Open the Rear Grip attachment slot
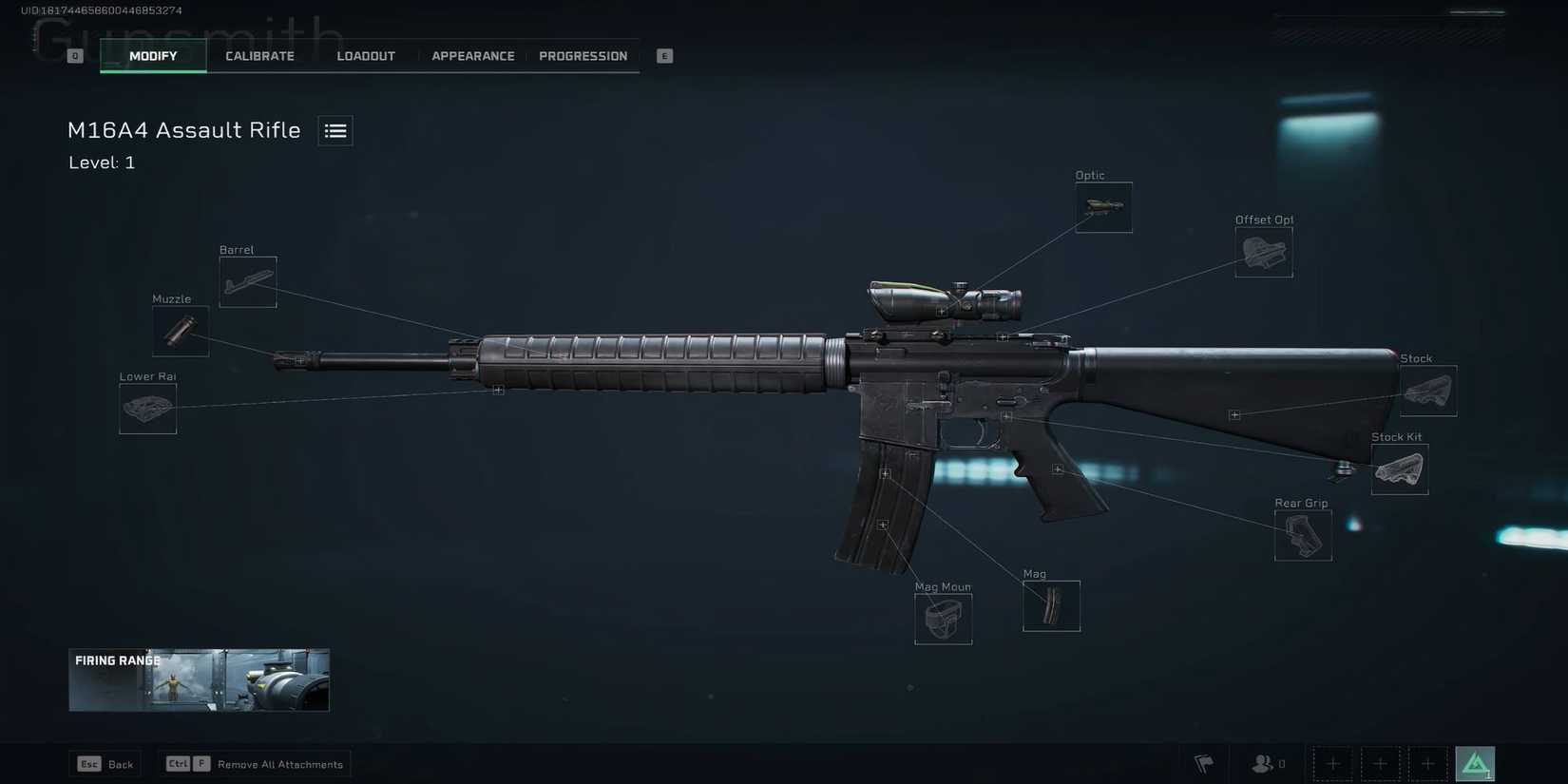The width and height of the screenshot is (1568, 784). coord(1302,535)
